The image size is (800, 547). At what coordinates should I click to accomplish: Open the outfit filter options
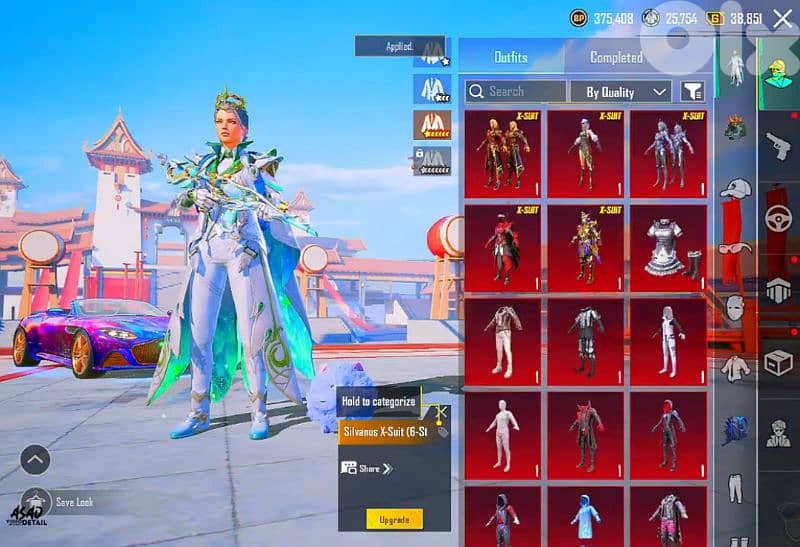pyautogui.click(x=692, y=92)
